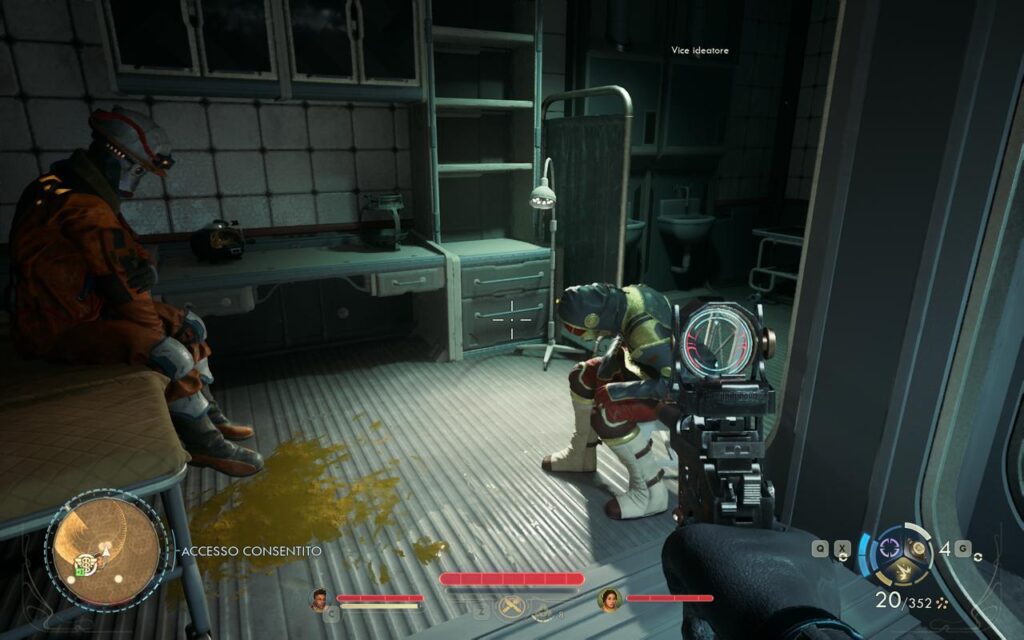Select the male companion portrait
The image size is (1024, 640).
pyautogui.click(x=320, y=599)
